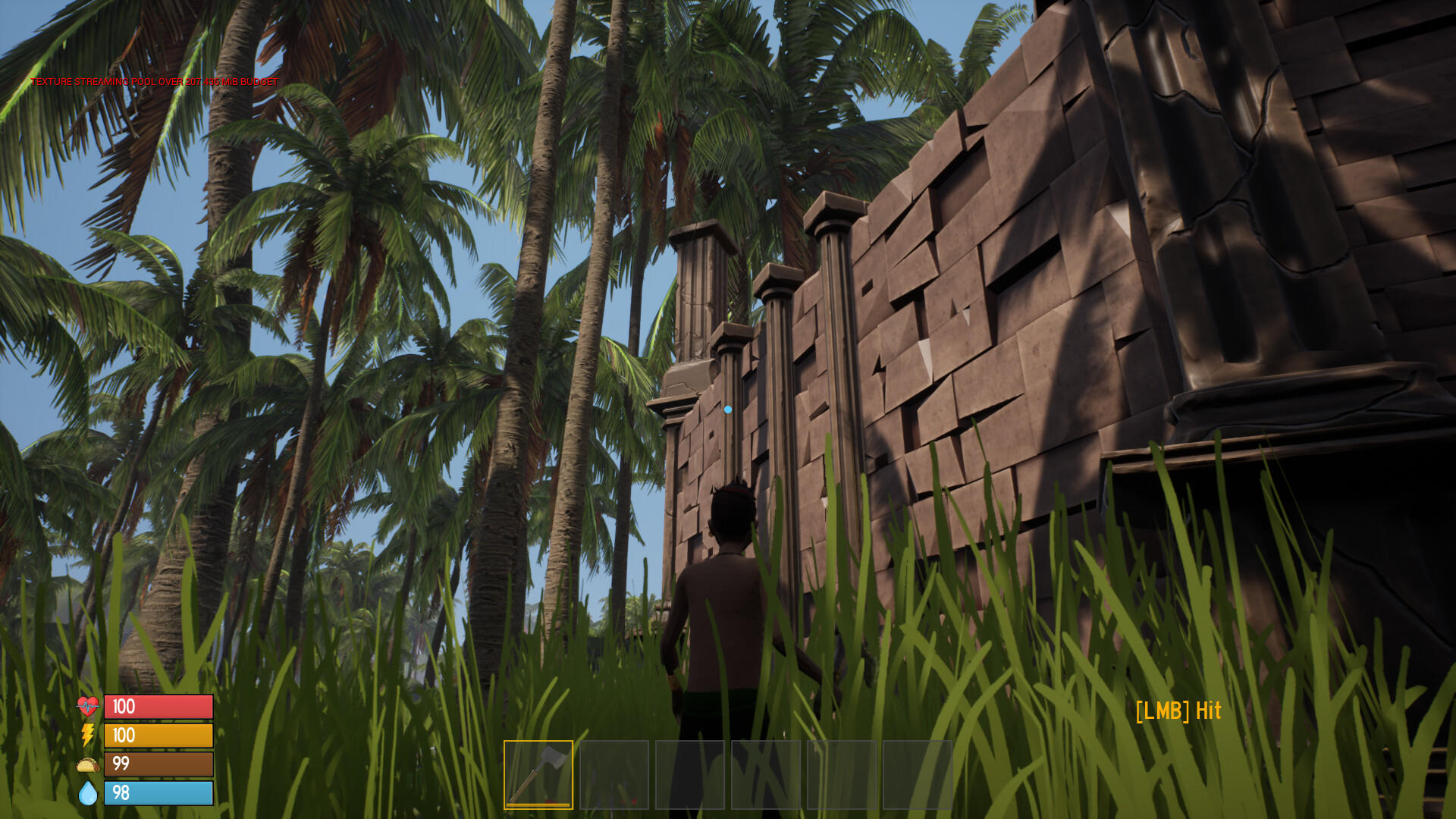
Task: Click the taco hunger icon
Action: 87,764
